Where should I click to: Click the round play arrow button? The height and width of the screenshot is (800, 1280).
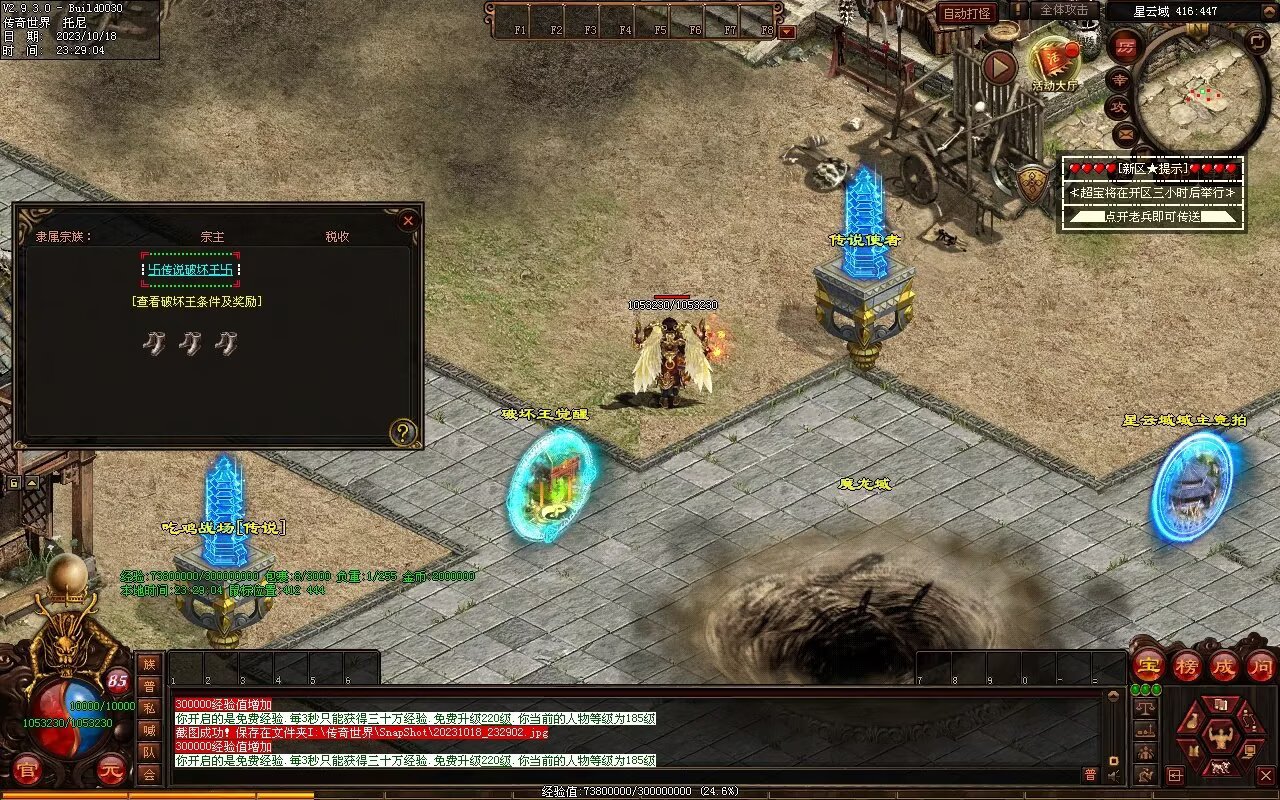999,67
